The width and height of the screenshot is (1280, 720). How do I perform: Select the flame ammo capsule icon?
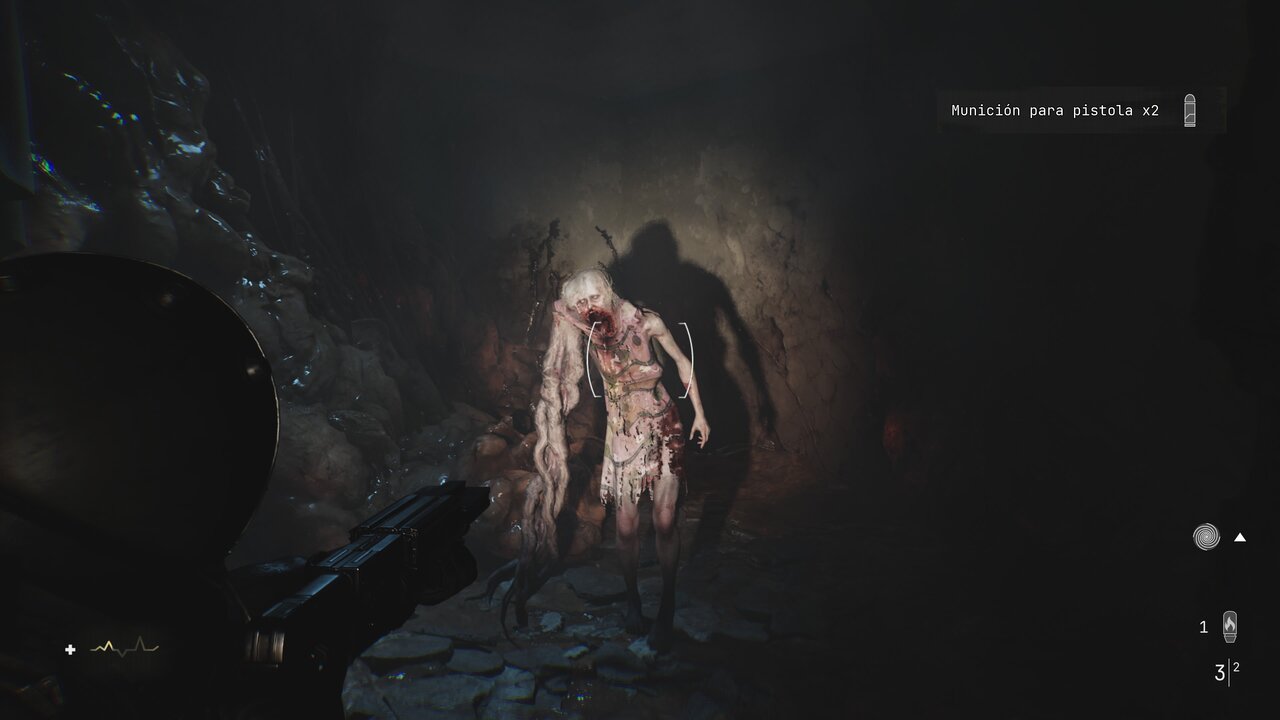[x=1230, y=627]
